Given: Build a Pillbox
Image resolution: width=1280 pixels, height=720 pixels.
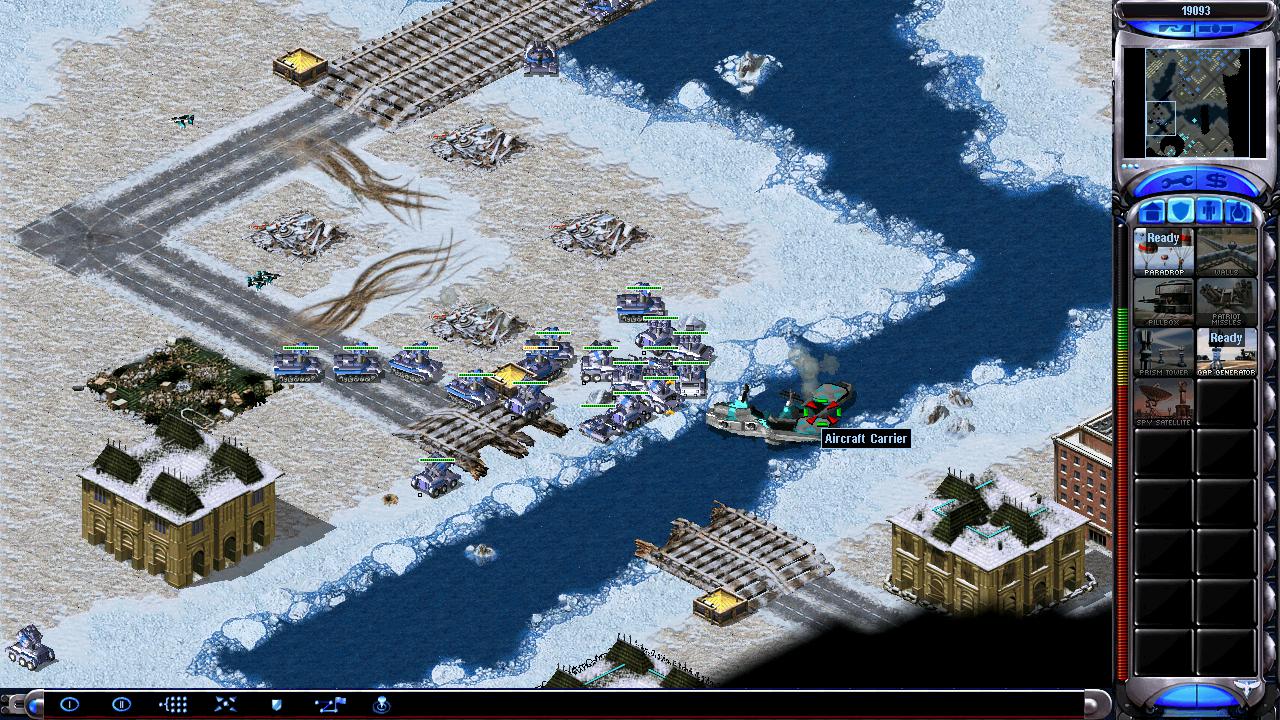Looking at the screenshot, I should (x=1164, y=302).
